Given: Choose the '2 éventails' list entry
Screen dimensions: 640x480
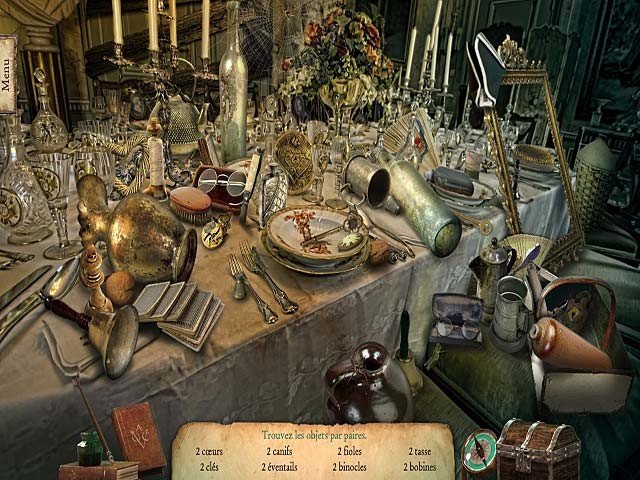Looking at the screenshot, I should point(279,466).
